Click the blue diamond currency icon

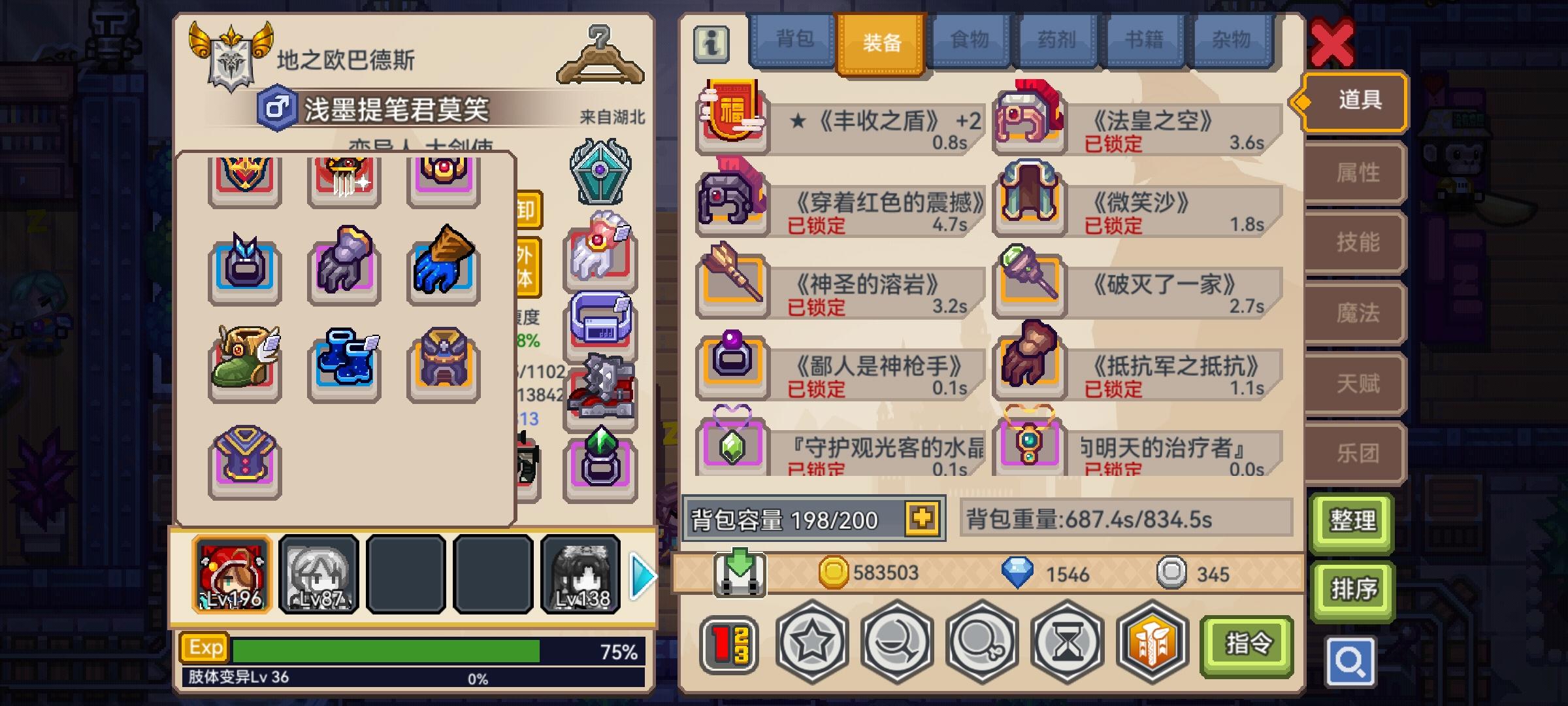click(1019, 573)
